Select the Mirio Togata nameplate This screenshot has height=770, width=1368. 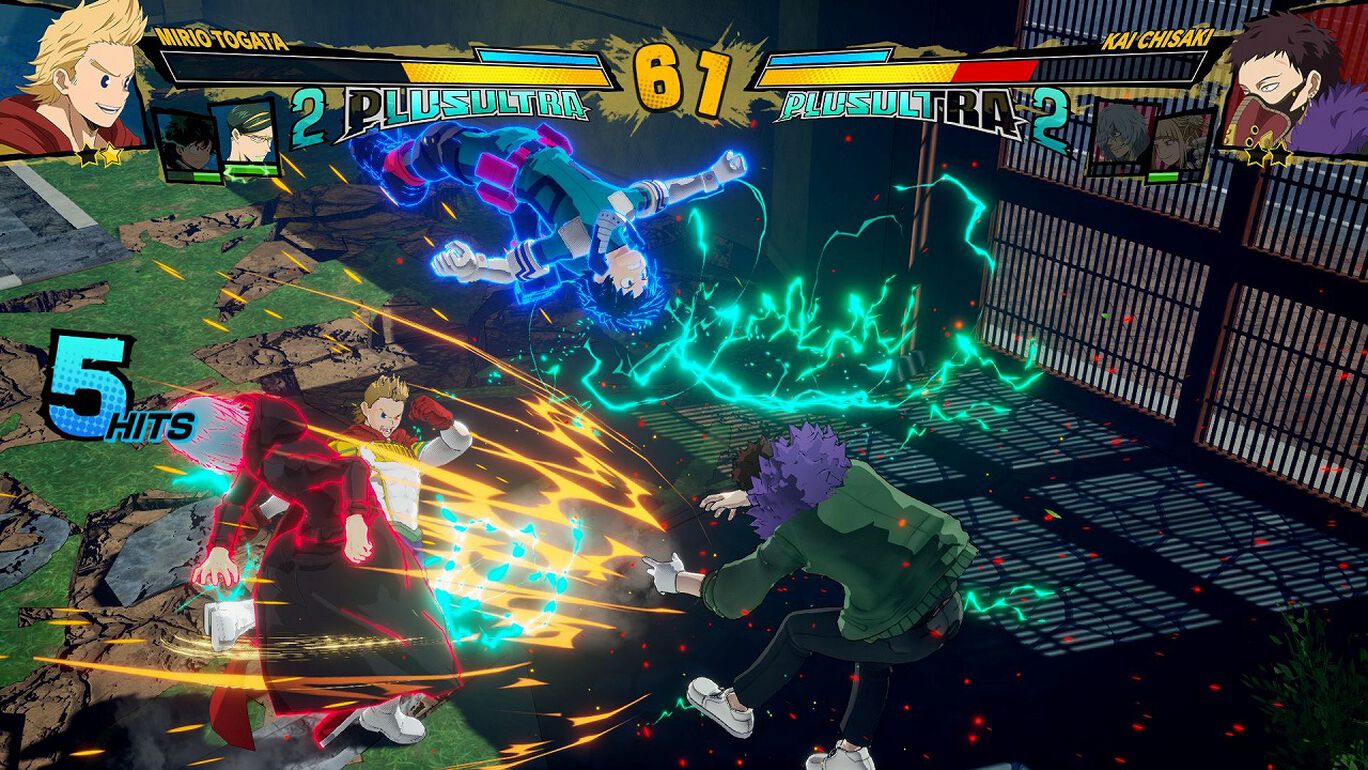(222, 38)
